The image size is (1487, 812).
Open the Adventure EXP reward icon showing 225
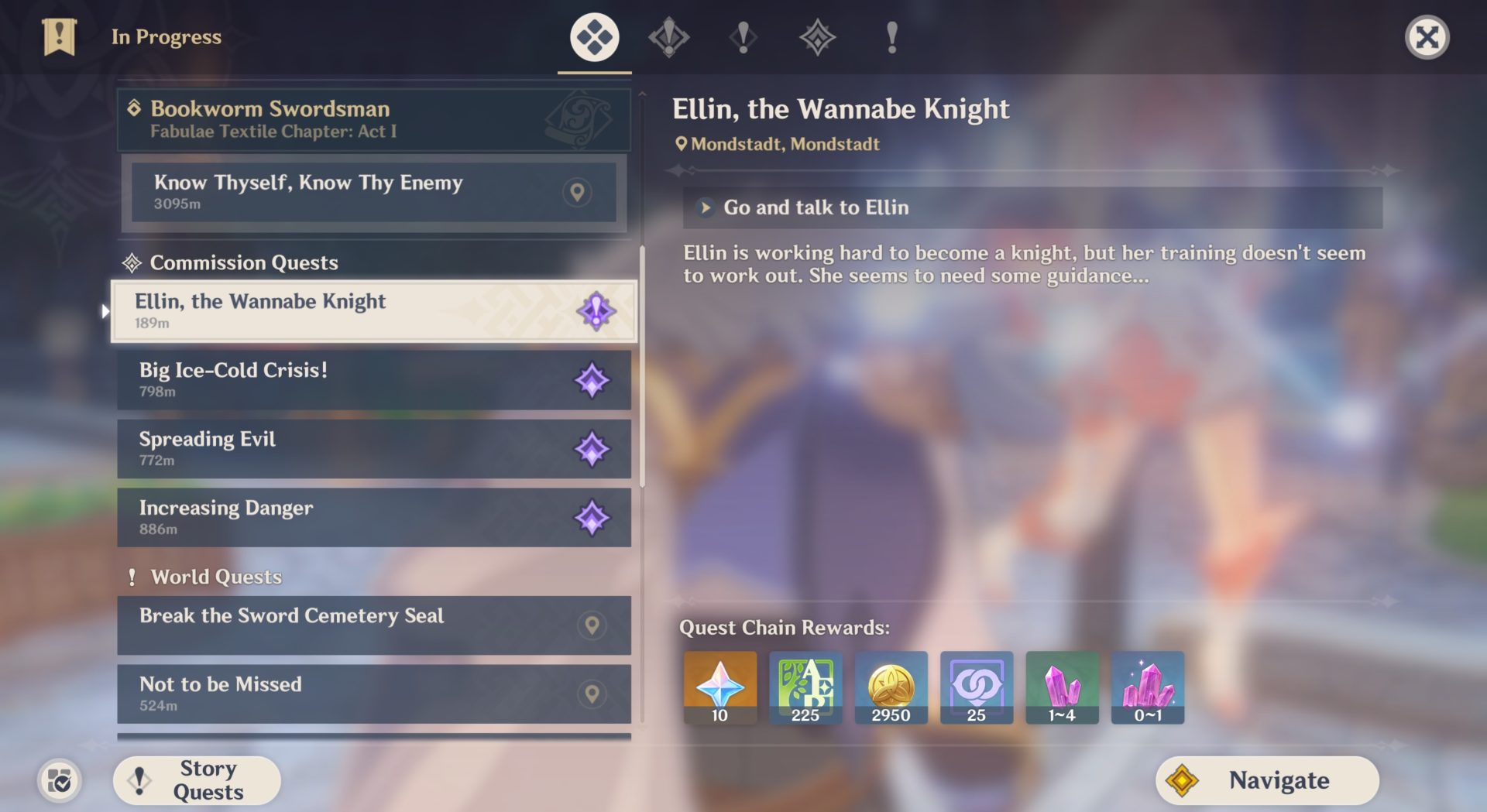805,687
